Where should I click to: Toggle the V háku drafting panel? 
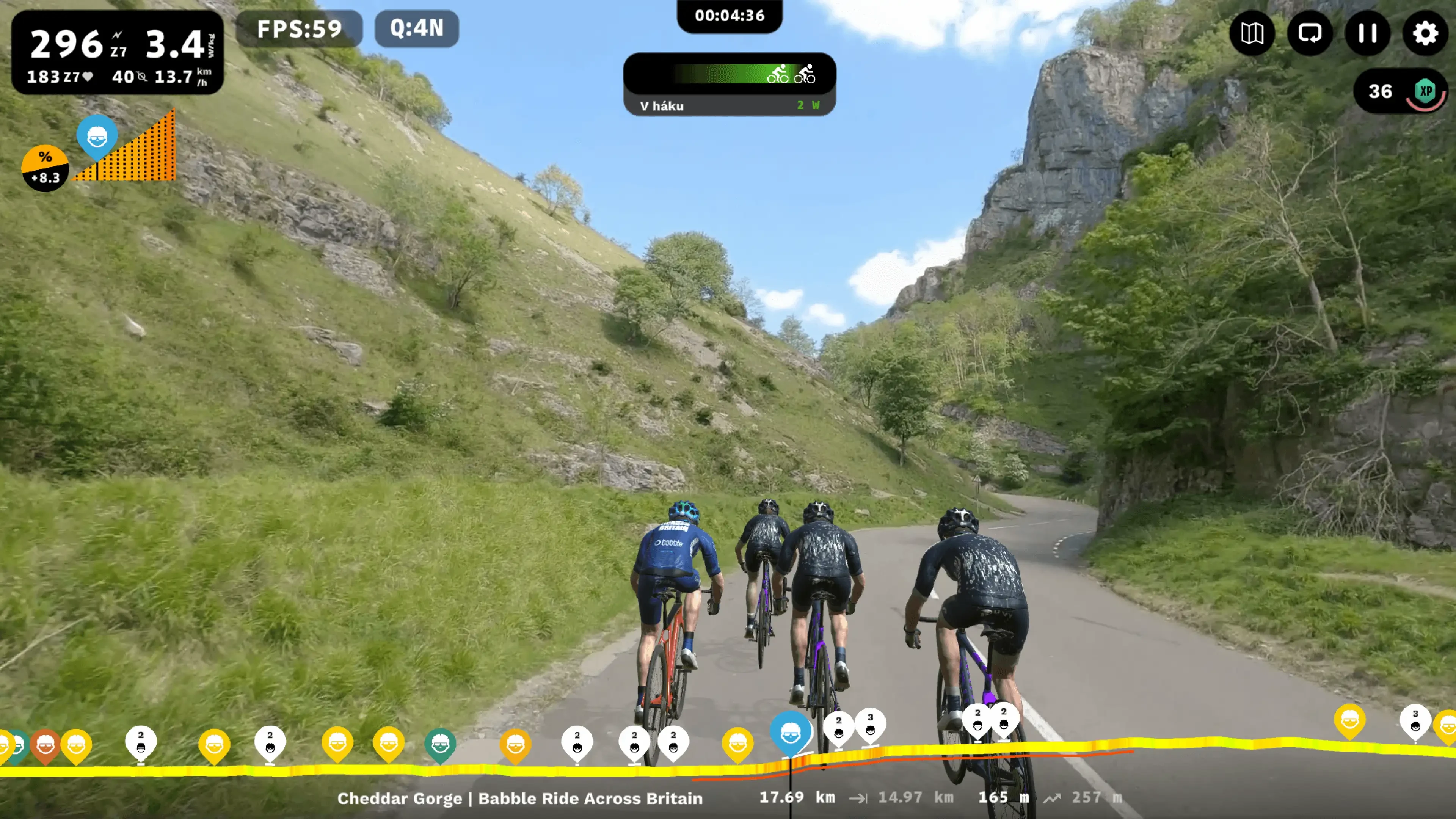click(729, 85)
